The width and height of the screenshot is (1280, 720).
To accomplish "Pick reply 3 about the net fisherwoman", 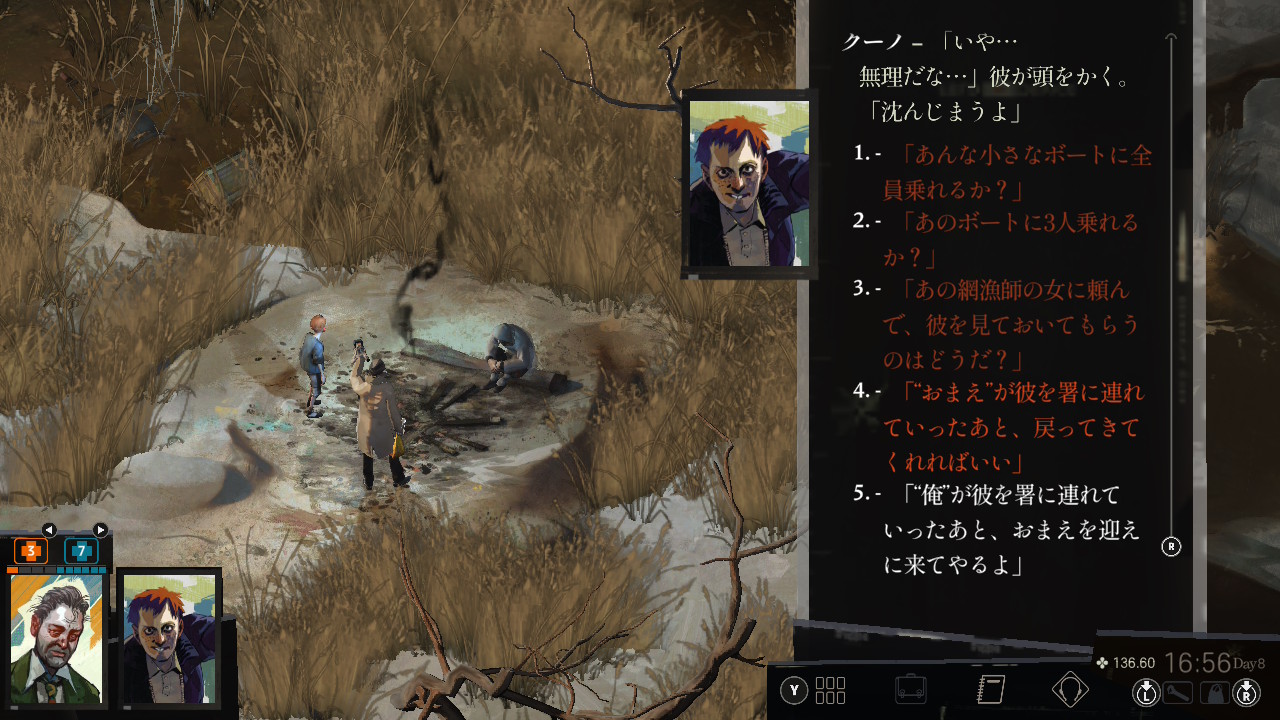I will (x=1008, y=323).
